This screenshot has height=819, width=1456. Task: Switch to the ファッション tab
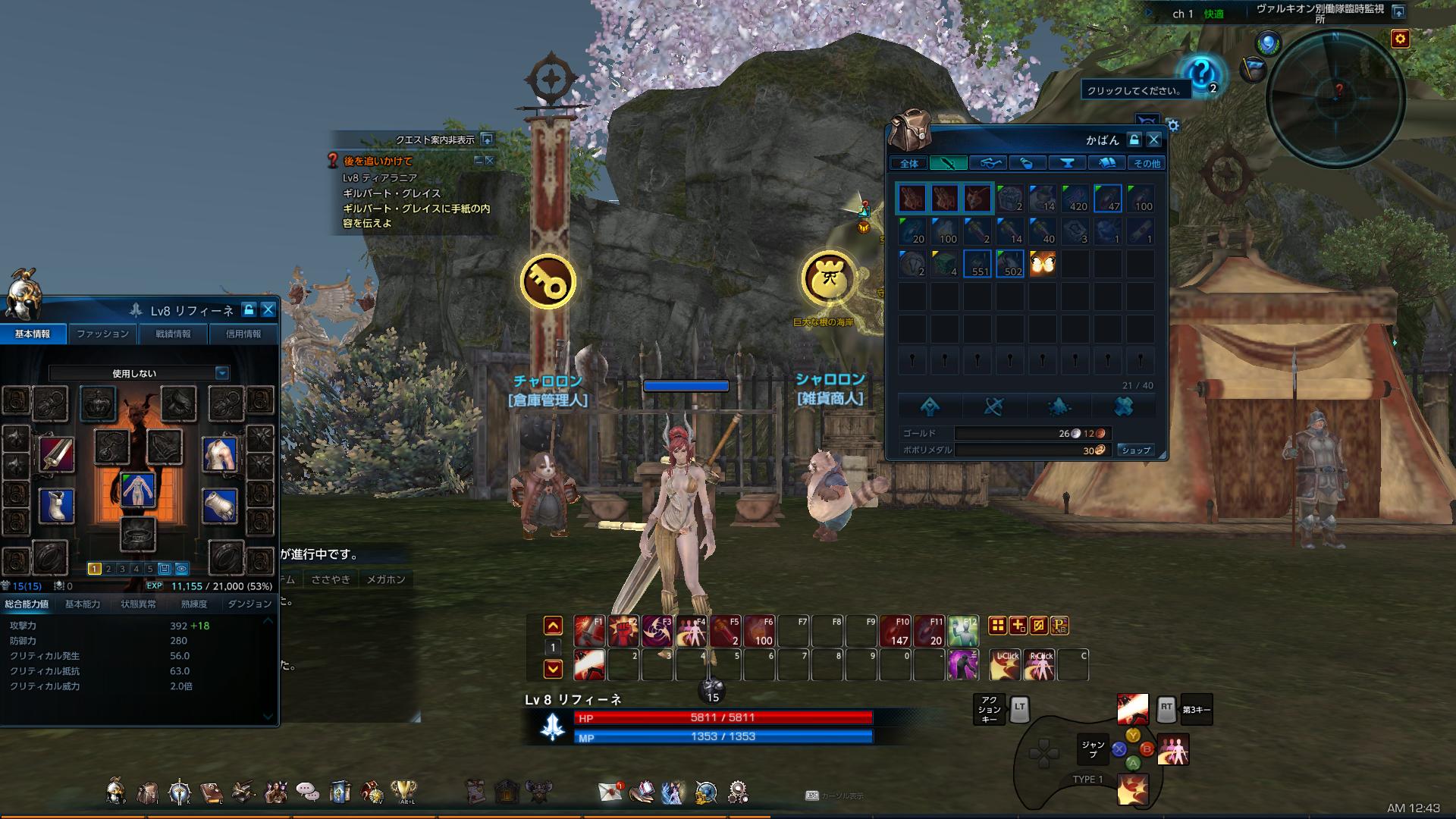102,334
